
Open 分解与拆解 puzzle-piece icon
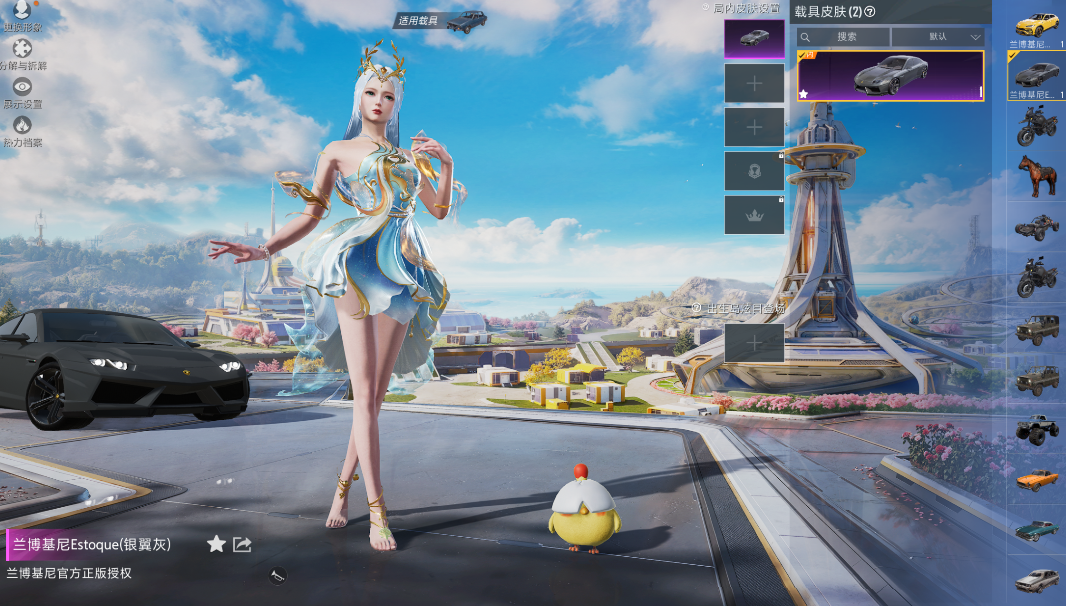point(22,49)
